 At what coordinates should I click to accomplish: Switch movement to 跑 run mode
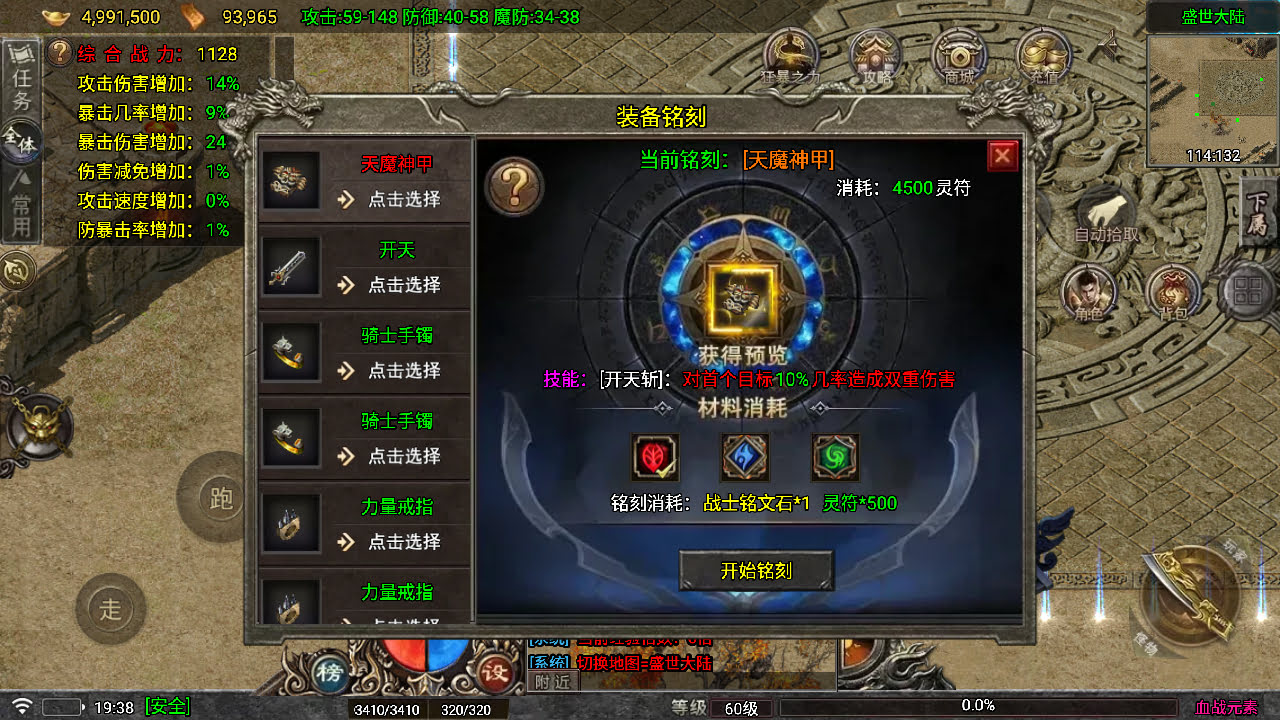pyautogui.click(x=219, y=500)
